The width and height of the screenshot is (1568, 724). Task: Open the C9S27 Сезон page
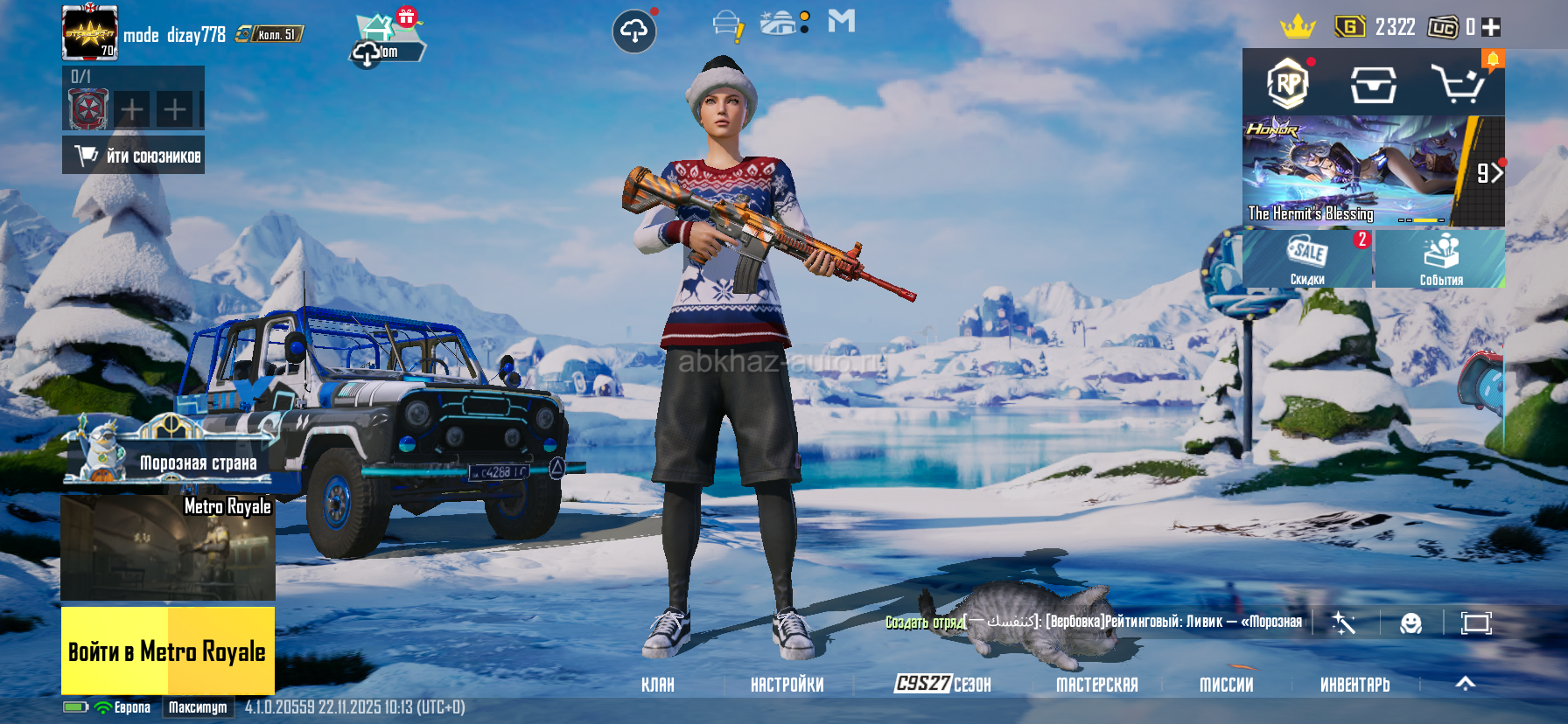942,684
